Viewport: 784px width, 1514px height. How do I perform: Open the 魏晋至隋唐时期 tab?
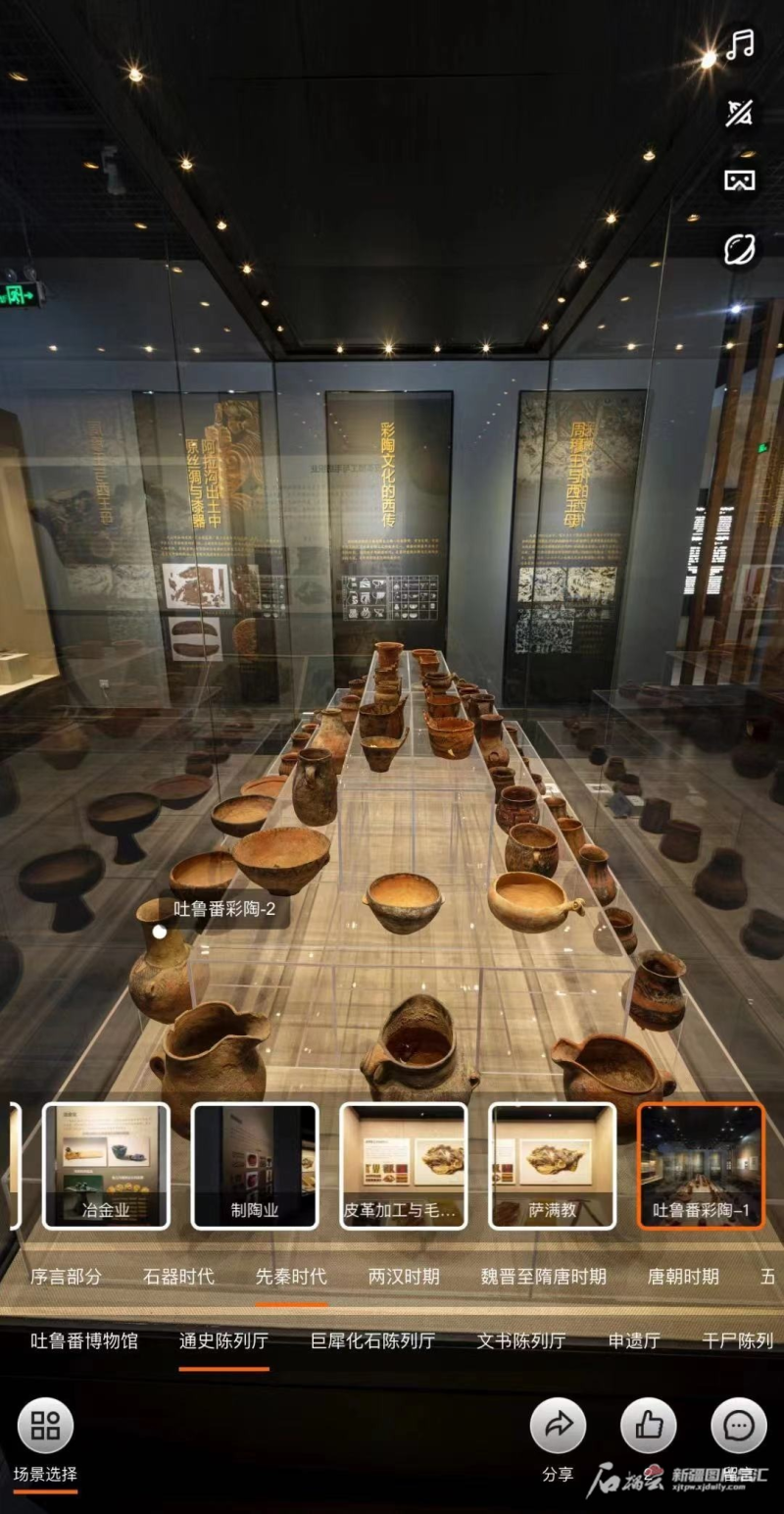(x=544, y=1277)
